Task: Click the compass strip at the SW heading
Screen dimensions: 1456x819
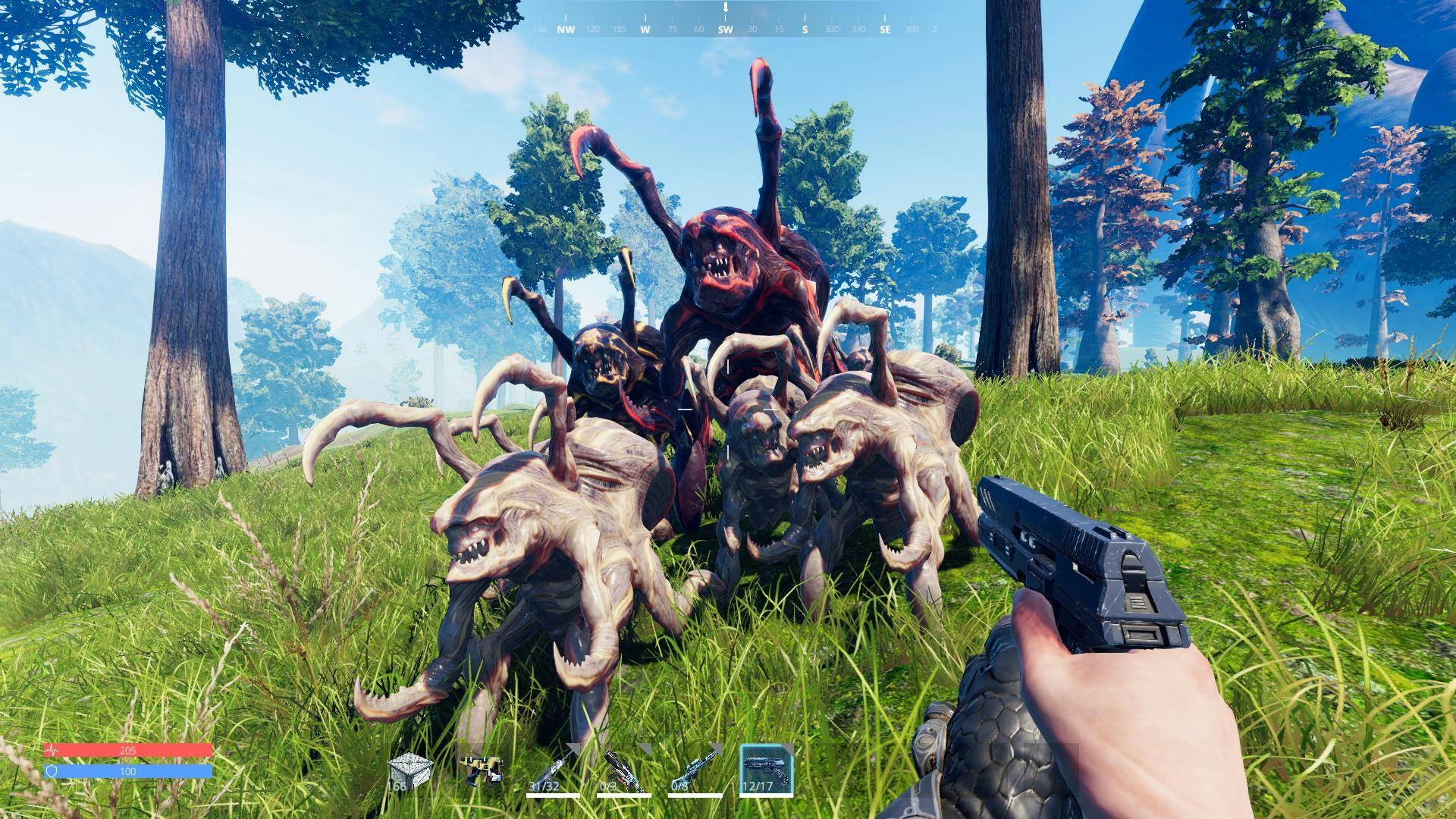Action: click(x=725, y=30)
